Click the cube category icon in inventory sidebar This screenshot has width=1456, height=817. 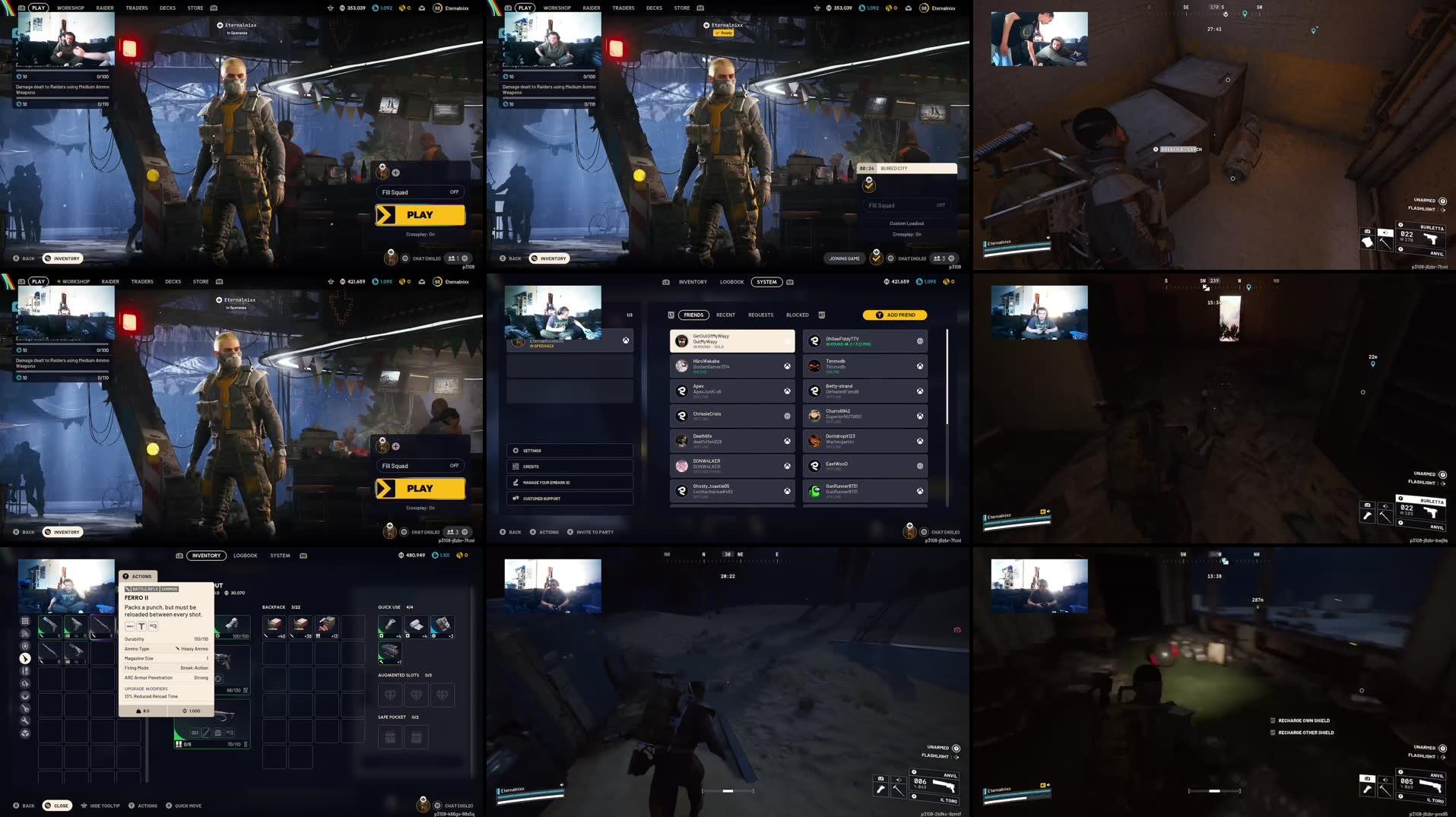(x=25, y=731)
